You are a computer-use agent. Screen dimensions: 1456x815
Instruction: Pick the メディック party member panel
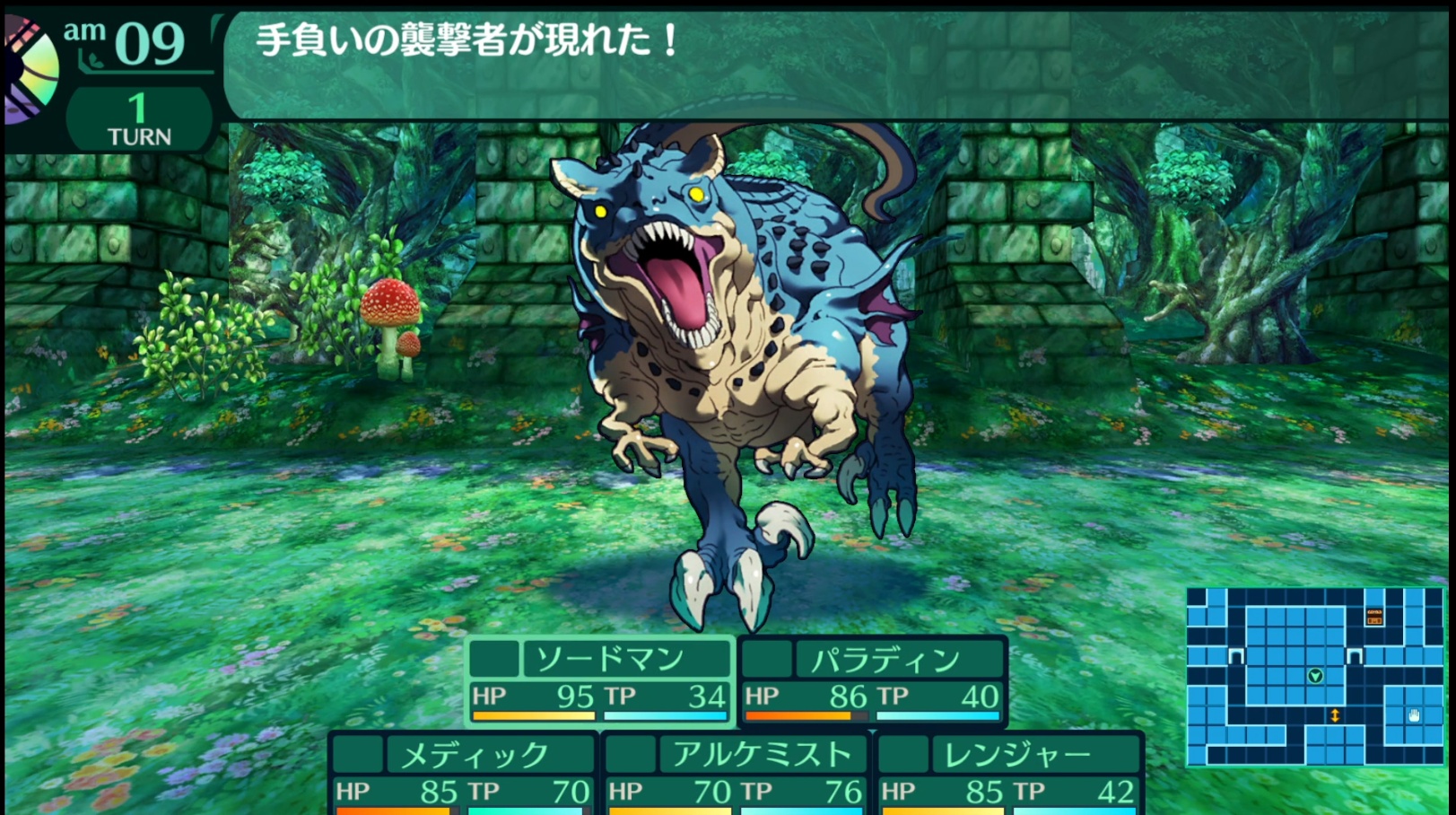click(x=463, y=773)
